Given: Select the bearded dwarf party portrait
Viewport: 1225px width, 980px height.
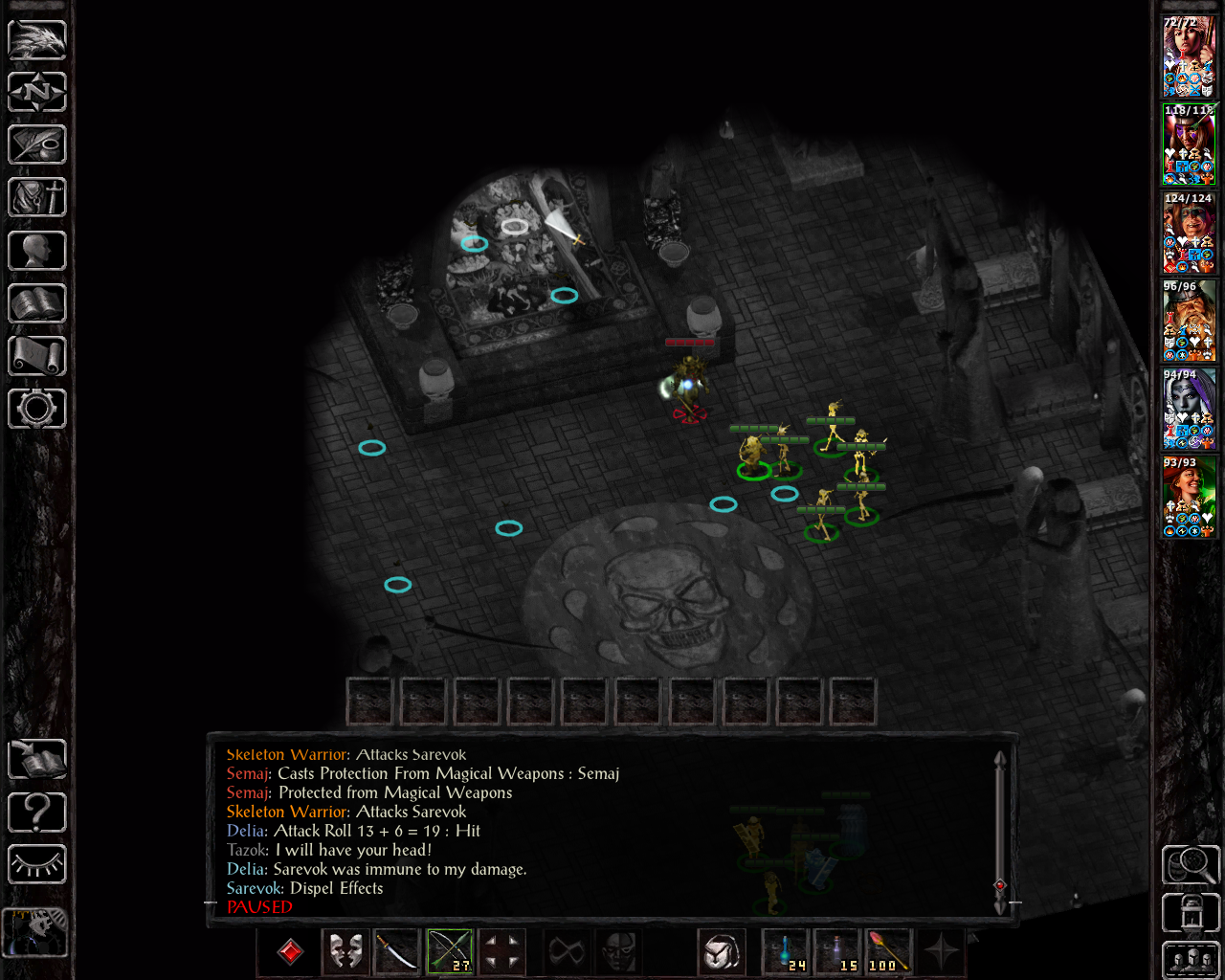Looking at the screenshot, I should pos(1189,321).
